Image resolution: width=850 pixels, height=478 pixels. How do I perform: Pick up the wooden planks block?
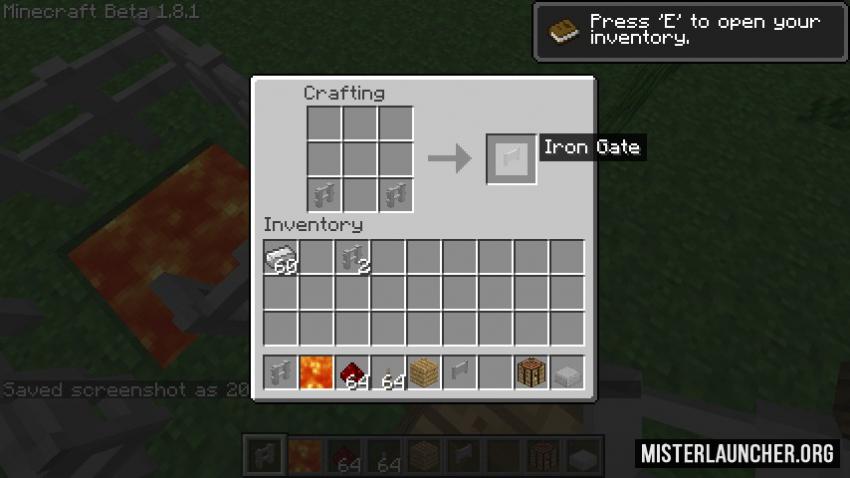click(x=425, y=373)
